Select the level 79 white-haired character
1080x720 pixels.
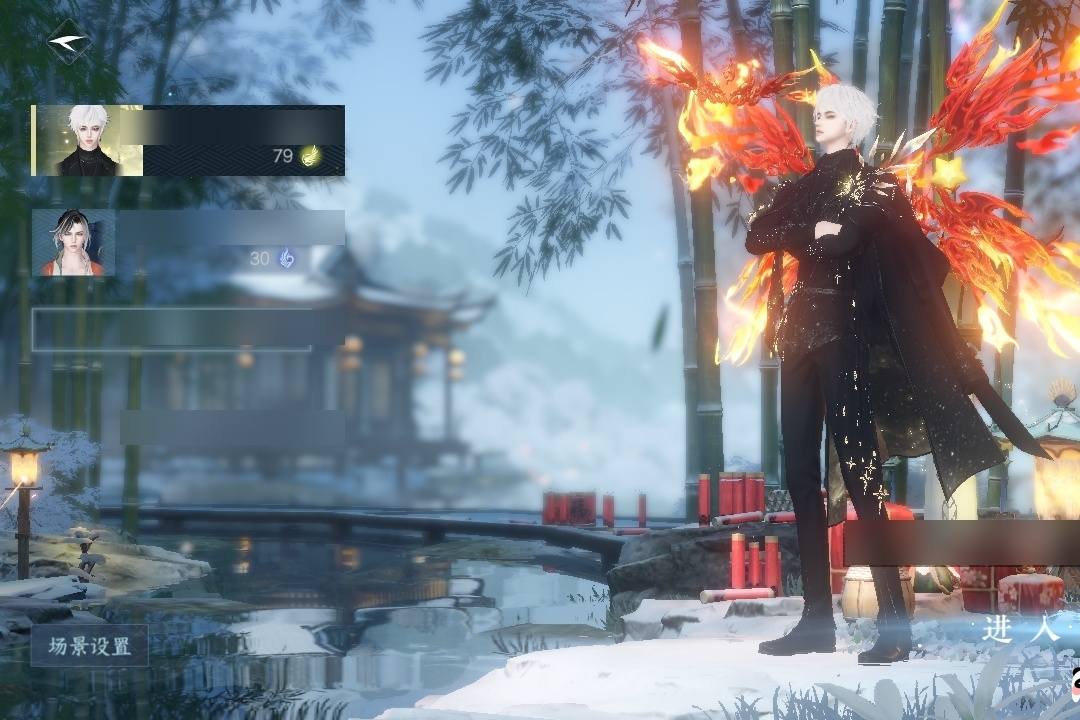pyautogui.click(x=188, y=140)
